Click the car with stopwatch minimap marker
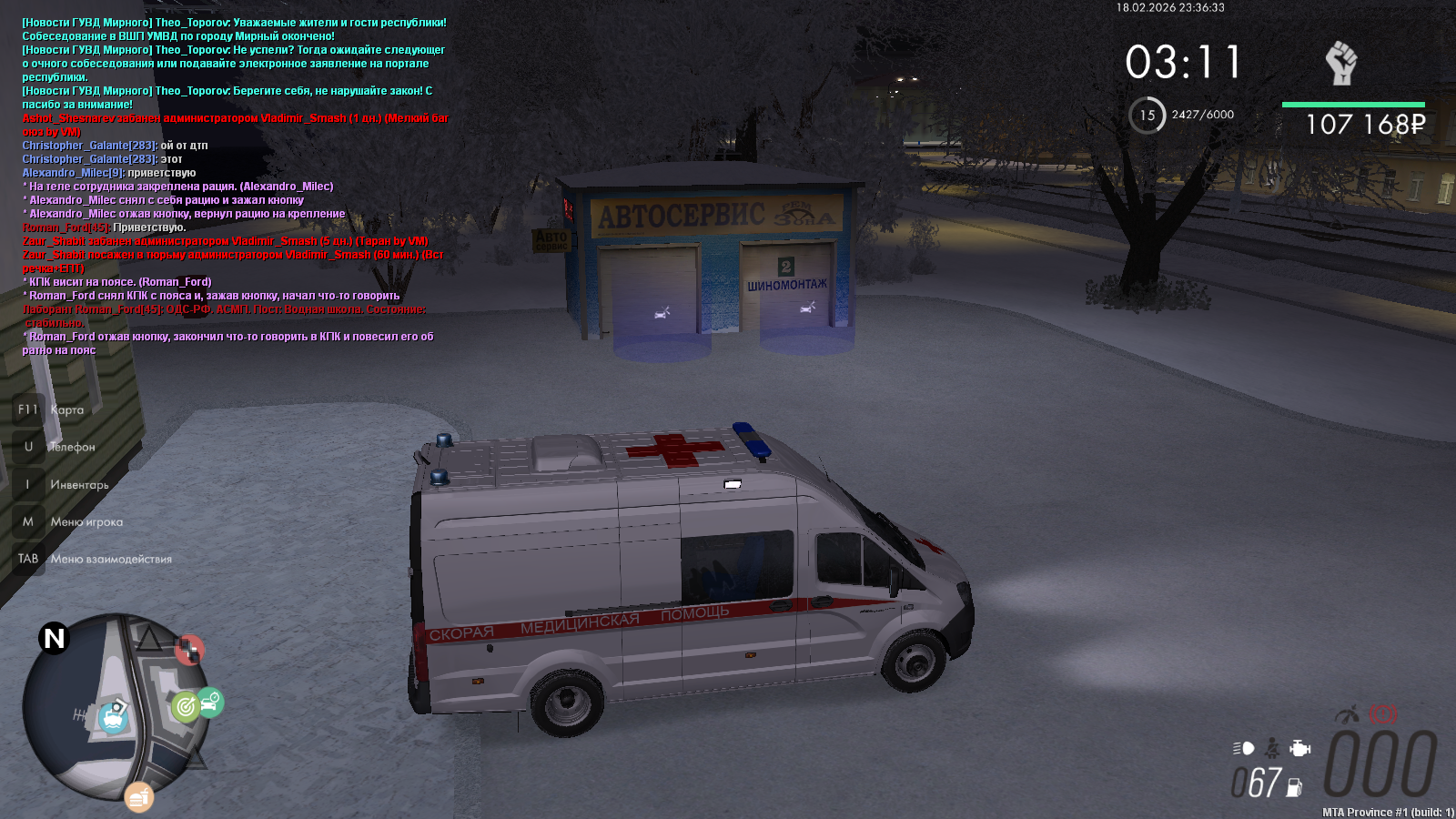This screenshot has width=1456, height=819. (x=210, y=702)
